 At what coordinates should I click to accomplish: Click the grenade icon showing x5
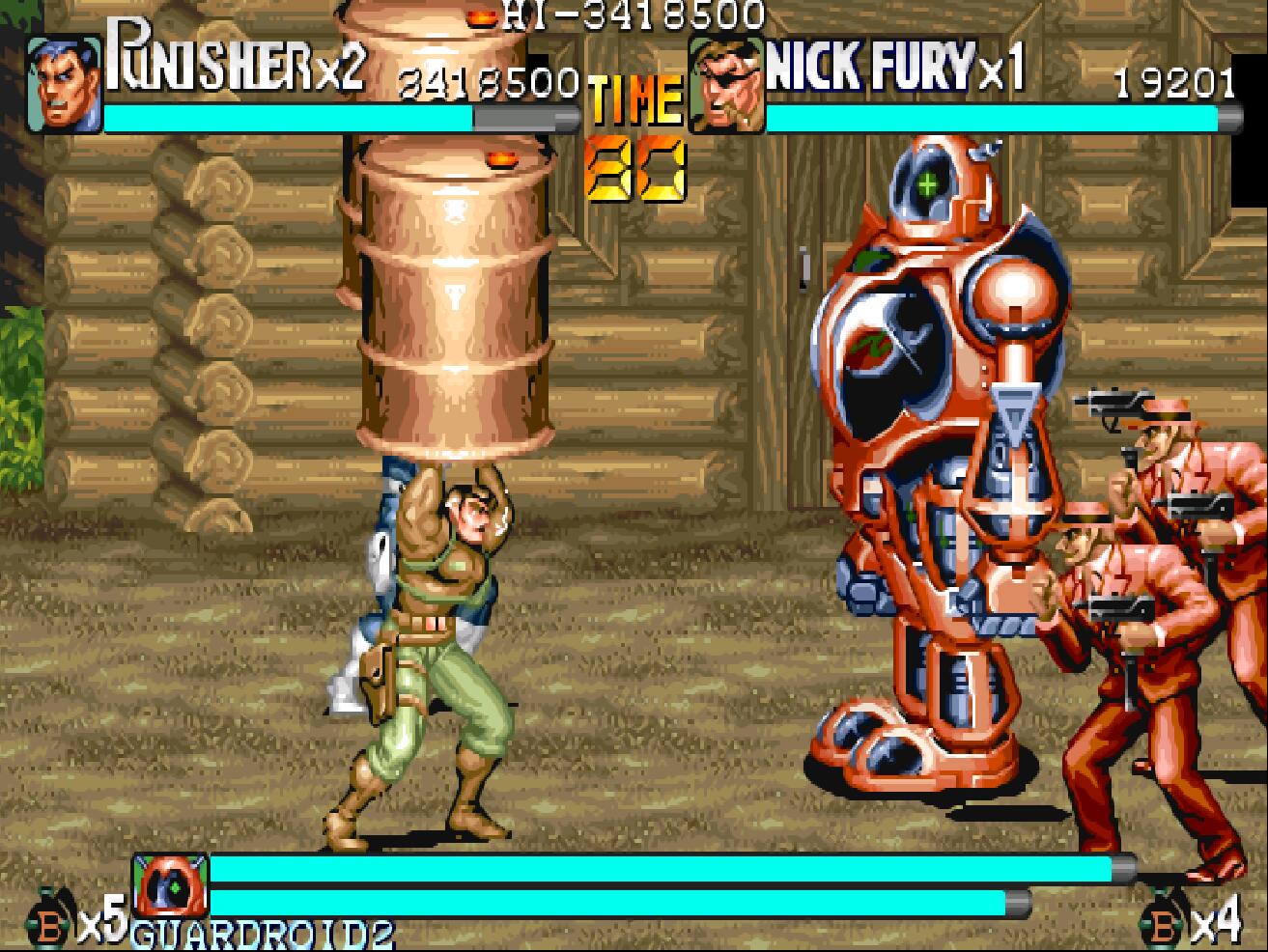pos(48,925)
